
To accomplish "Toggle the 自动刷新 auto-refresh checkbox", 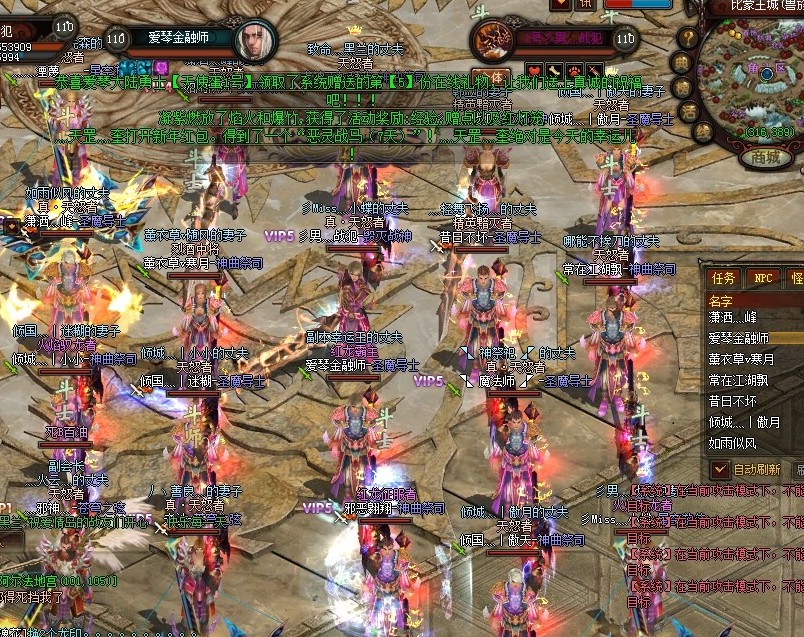I will click(x=719, y=468).
